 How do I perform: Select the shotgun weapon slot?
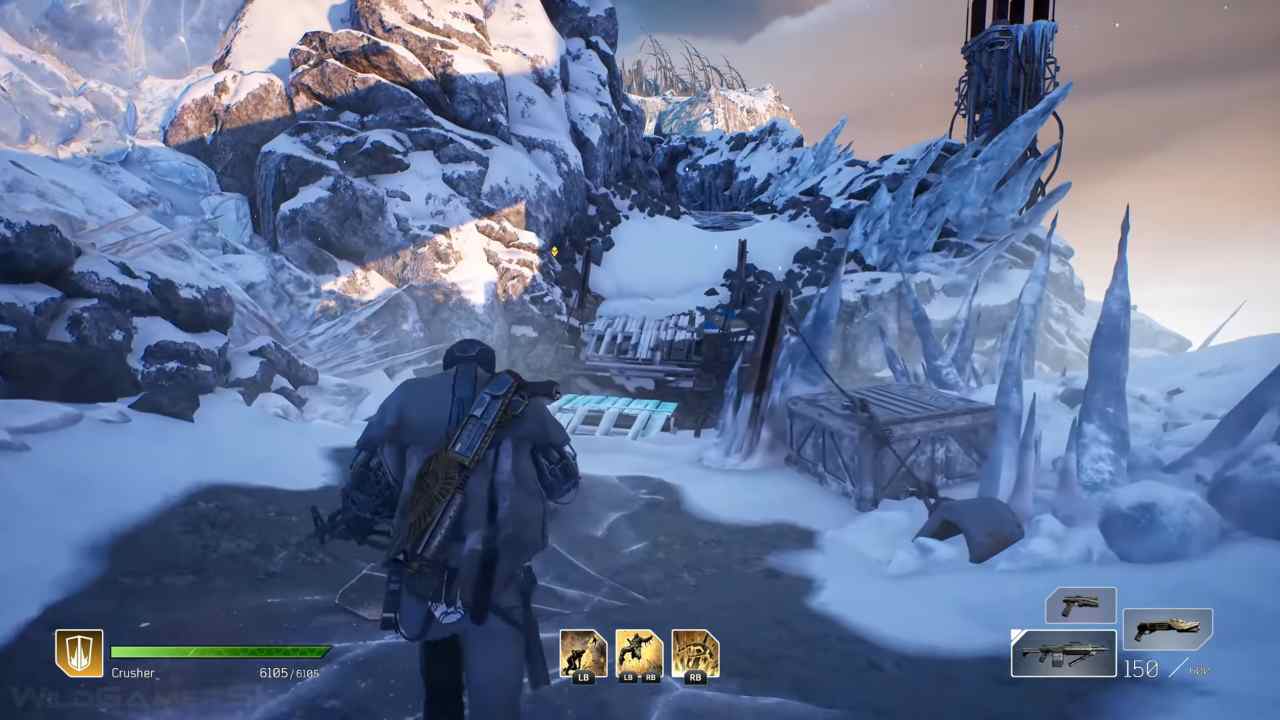(1167, 629)
